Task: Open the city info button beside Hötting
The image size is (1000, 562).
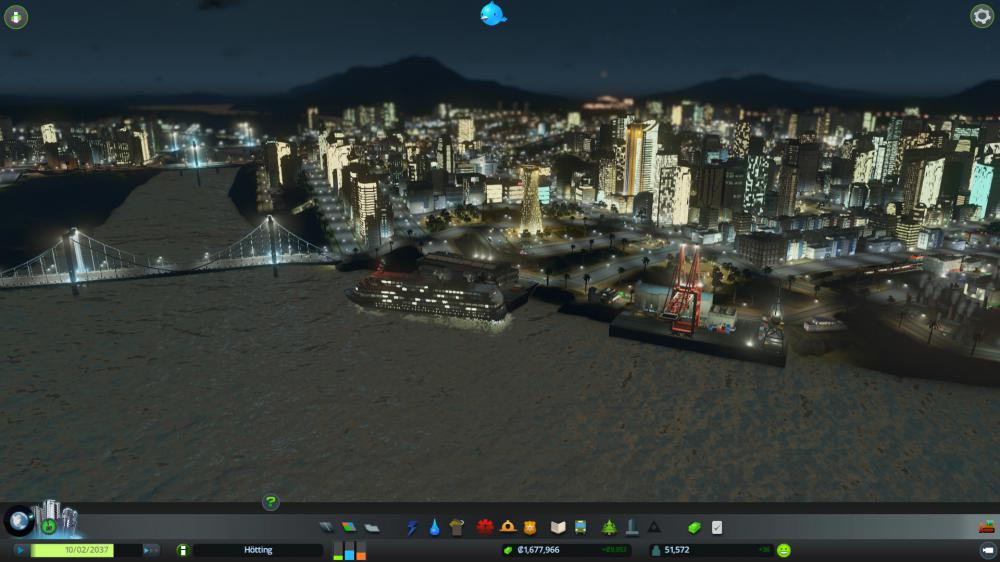Action: (x=183, y=550)
